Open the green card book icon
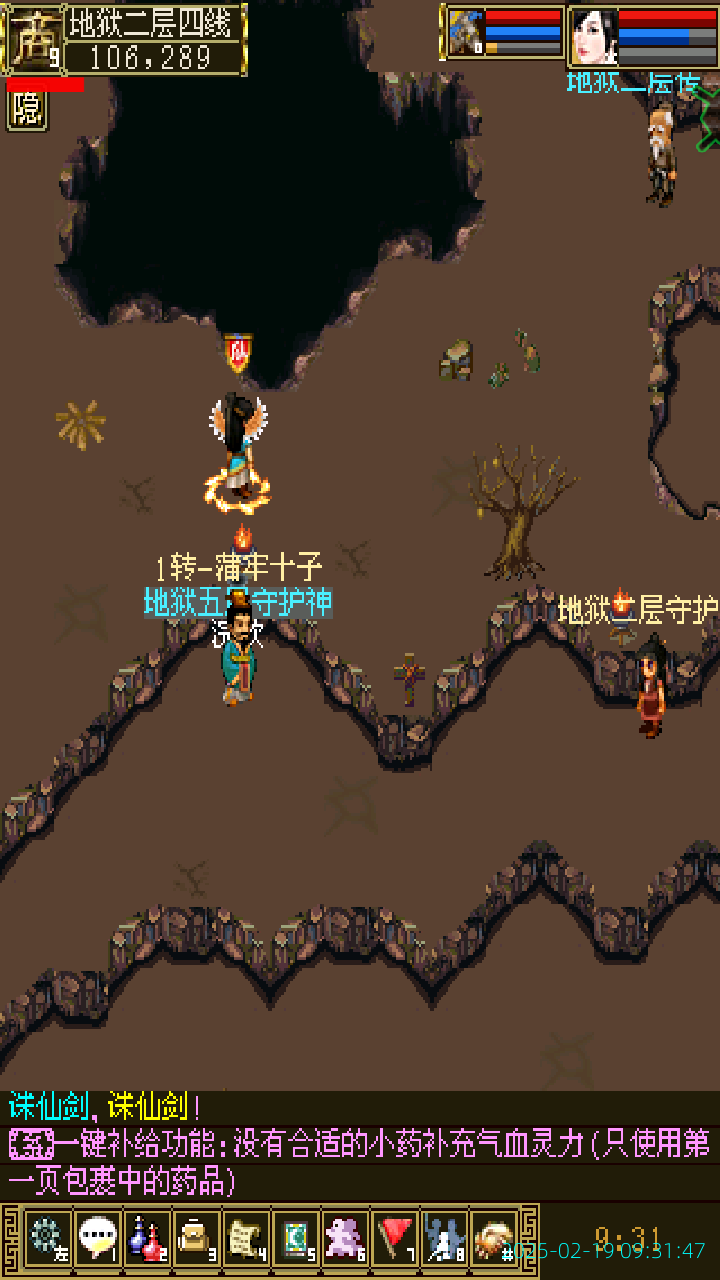 pos(295,1239)
